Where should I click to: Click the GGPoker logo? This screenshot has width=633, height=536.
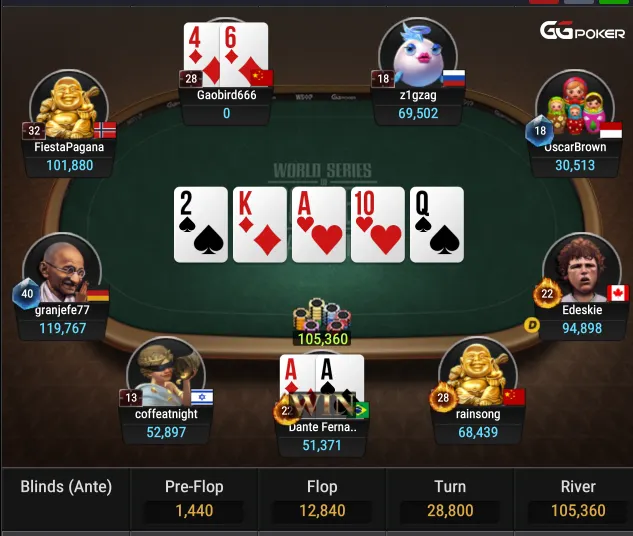pyautogui.click(x=583, y=31)
